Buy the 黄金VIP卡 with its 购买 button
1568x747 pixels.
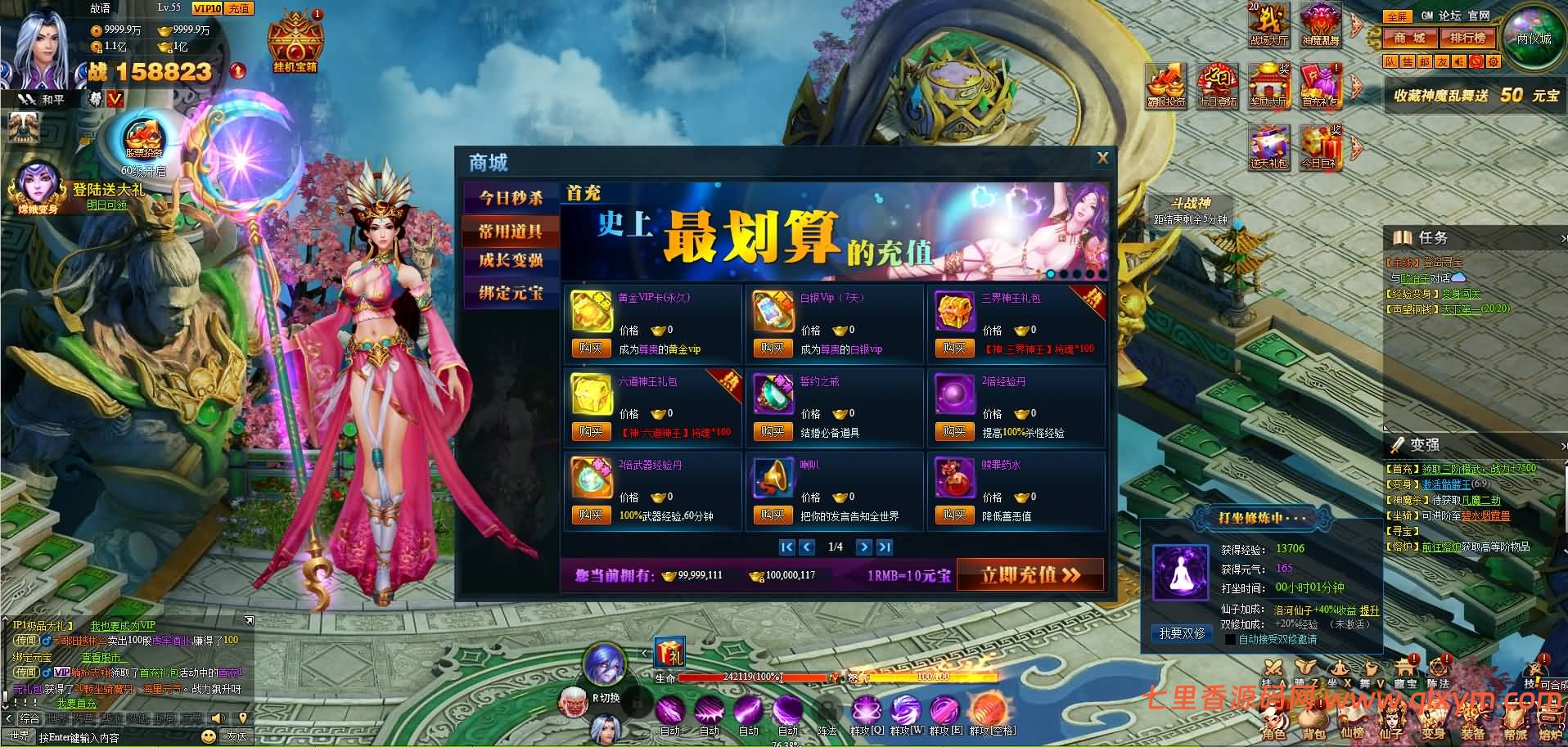pyautogui.click(x=591, y=347)
